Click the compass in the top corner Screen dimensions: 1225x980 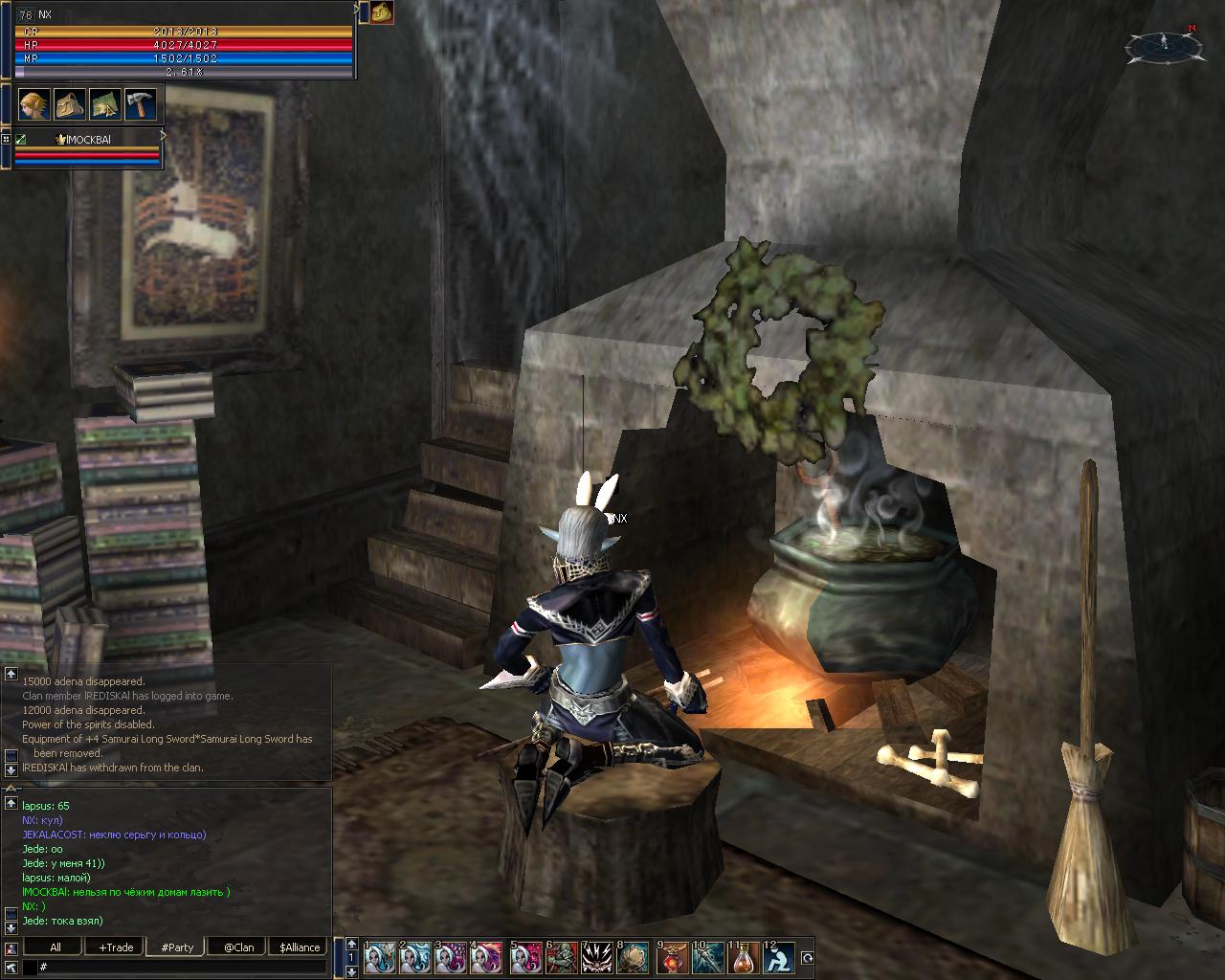point(1164,45)
